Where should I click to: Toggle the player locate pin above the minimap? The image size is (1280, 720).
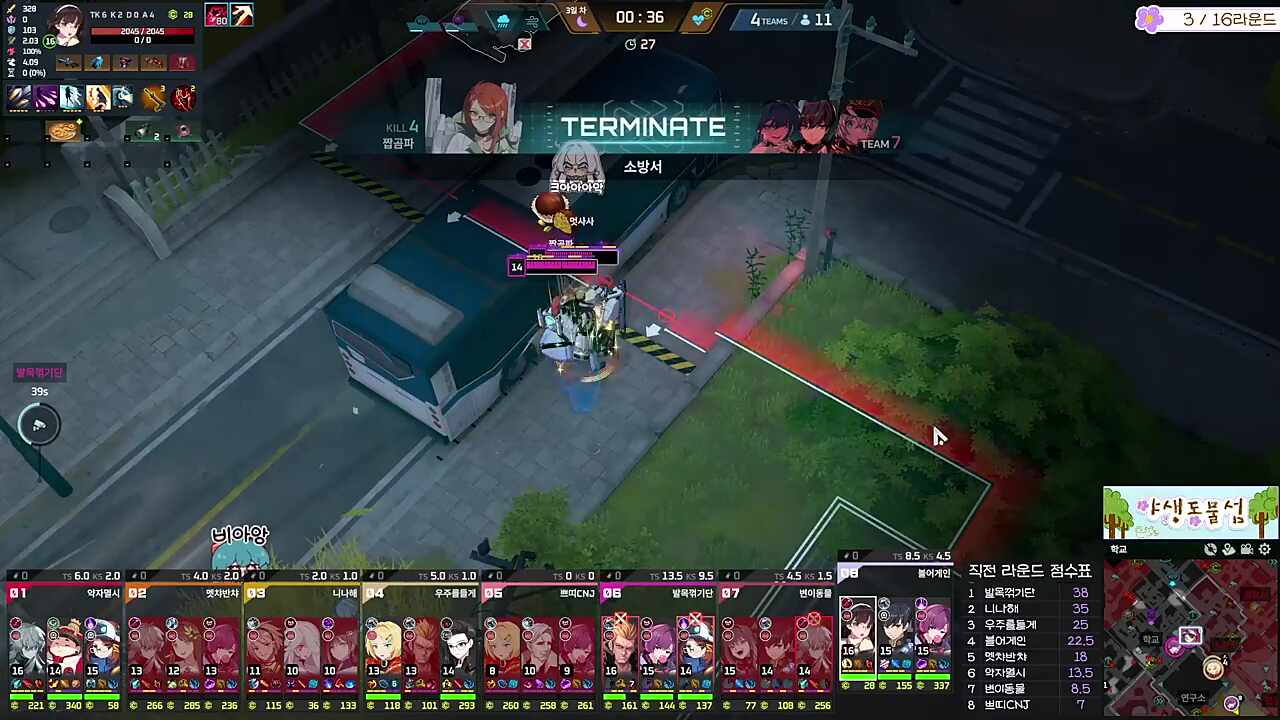tap(1228, 550)
